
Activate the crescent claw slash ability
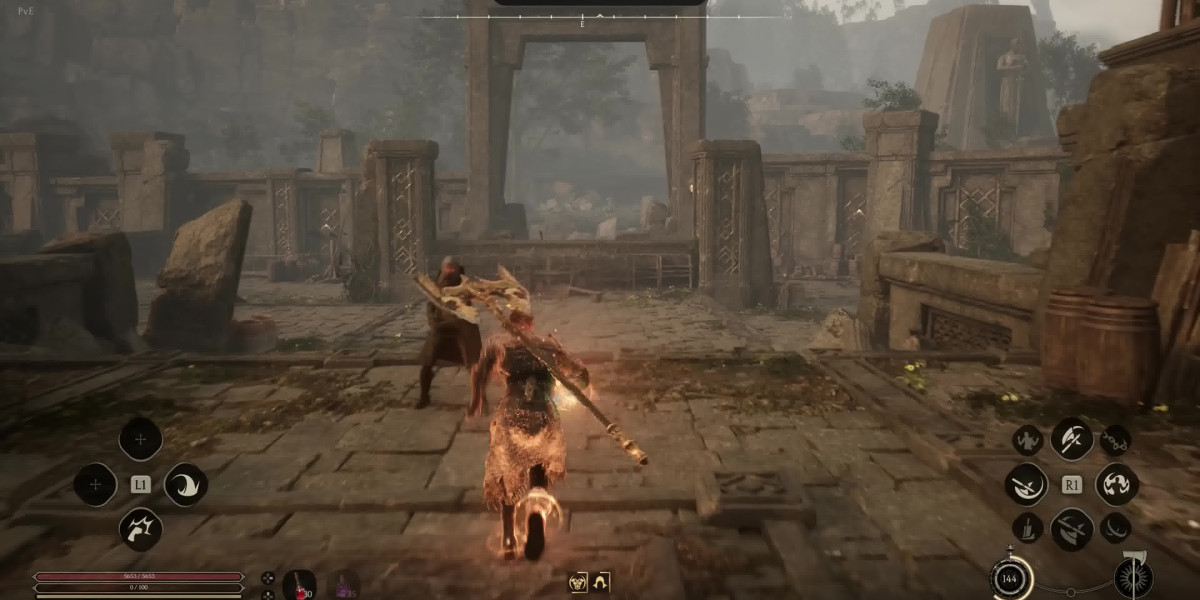(x=185, y=485)
